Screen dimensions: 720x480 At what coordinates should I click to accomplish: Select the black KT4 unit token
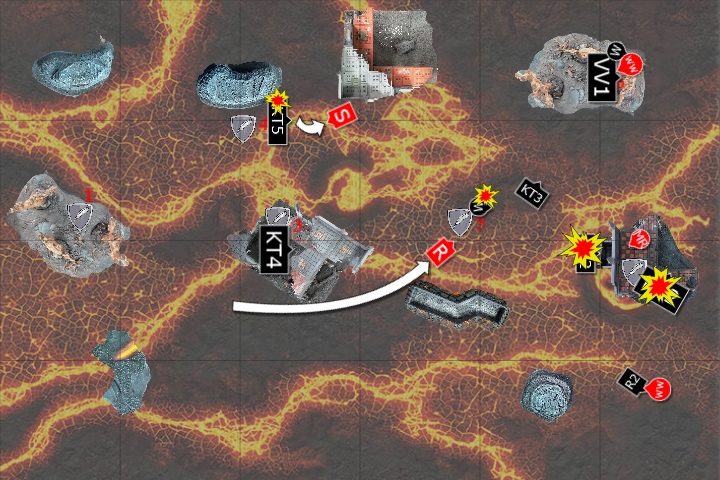point(273,250)
